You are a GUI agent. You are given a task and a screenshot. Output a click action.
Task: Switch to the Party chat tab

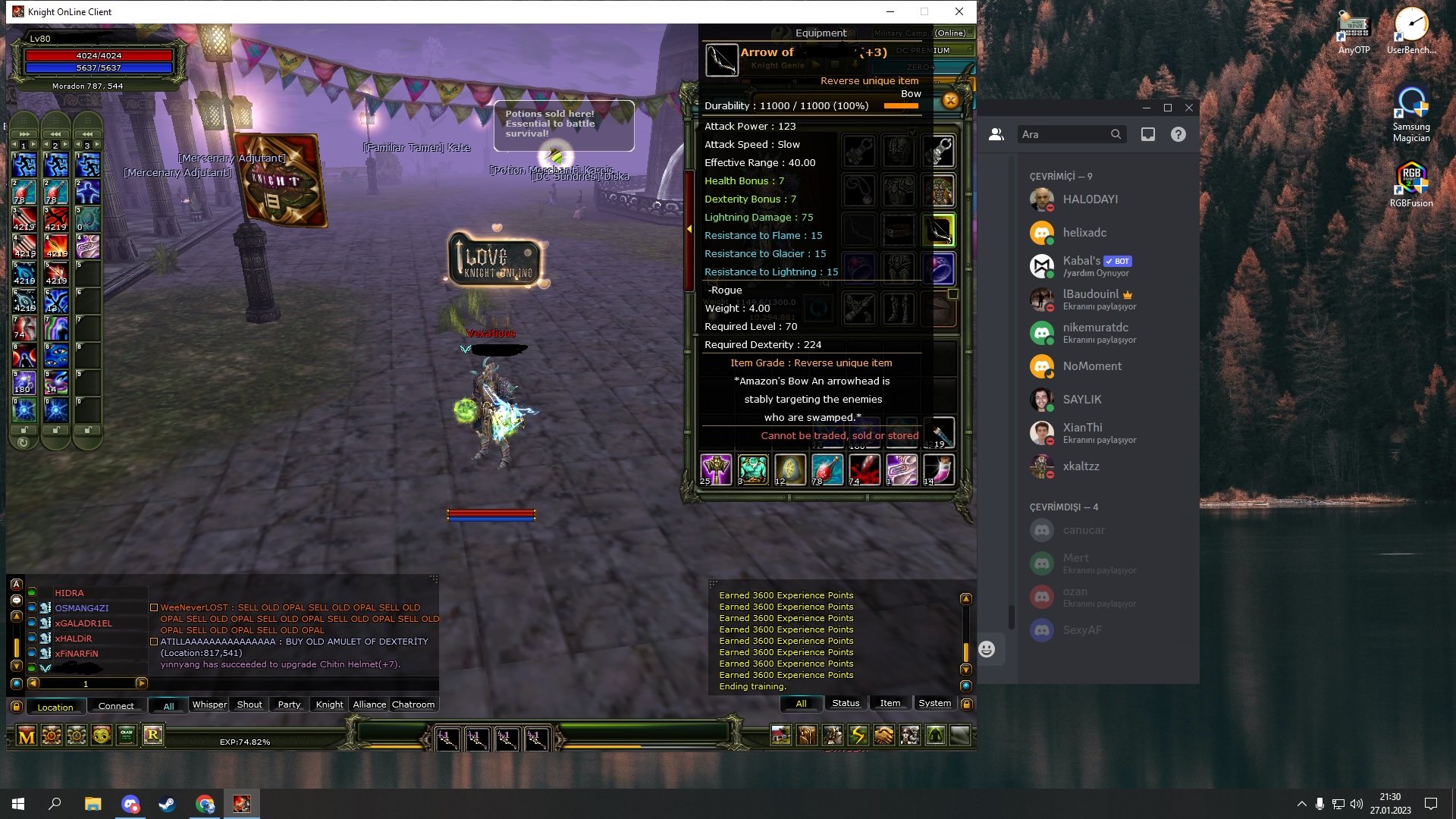coord(289,704)
